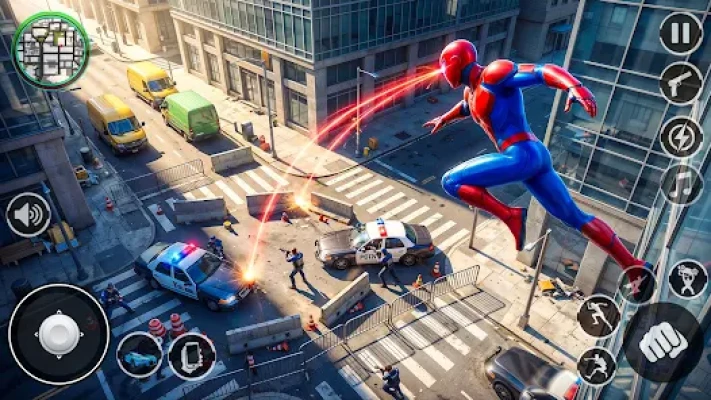The height and width of the screenshot is (400, 711).
Task: Toggle the music note button
Action: pos(681,185)
